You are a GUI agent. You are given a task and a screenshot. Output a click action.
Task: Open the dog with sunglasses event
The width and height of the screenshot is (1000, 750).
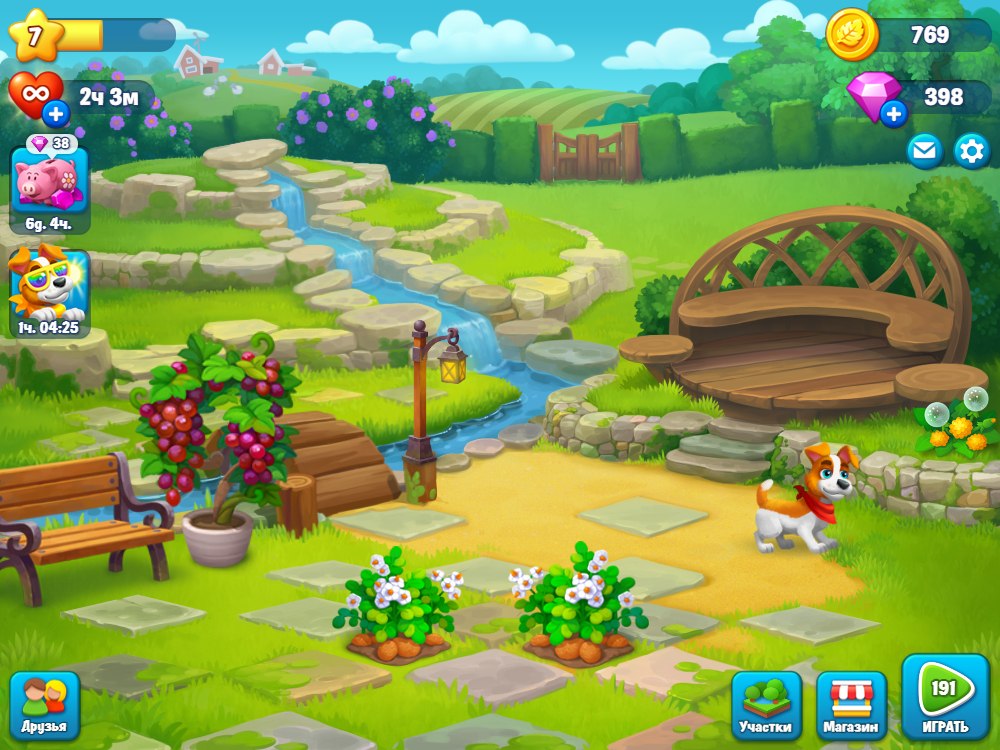49,291
